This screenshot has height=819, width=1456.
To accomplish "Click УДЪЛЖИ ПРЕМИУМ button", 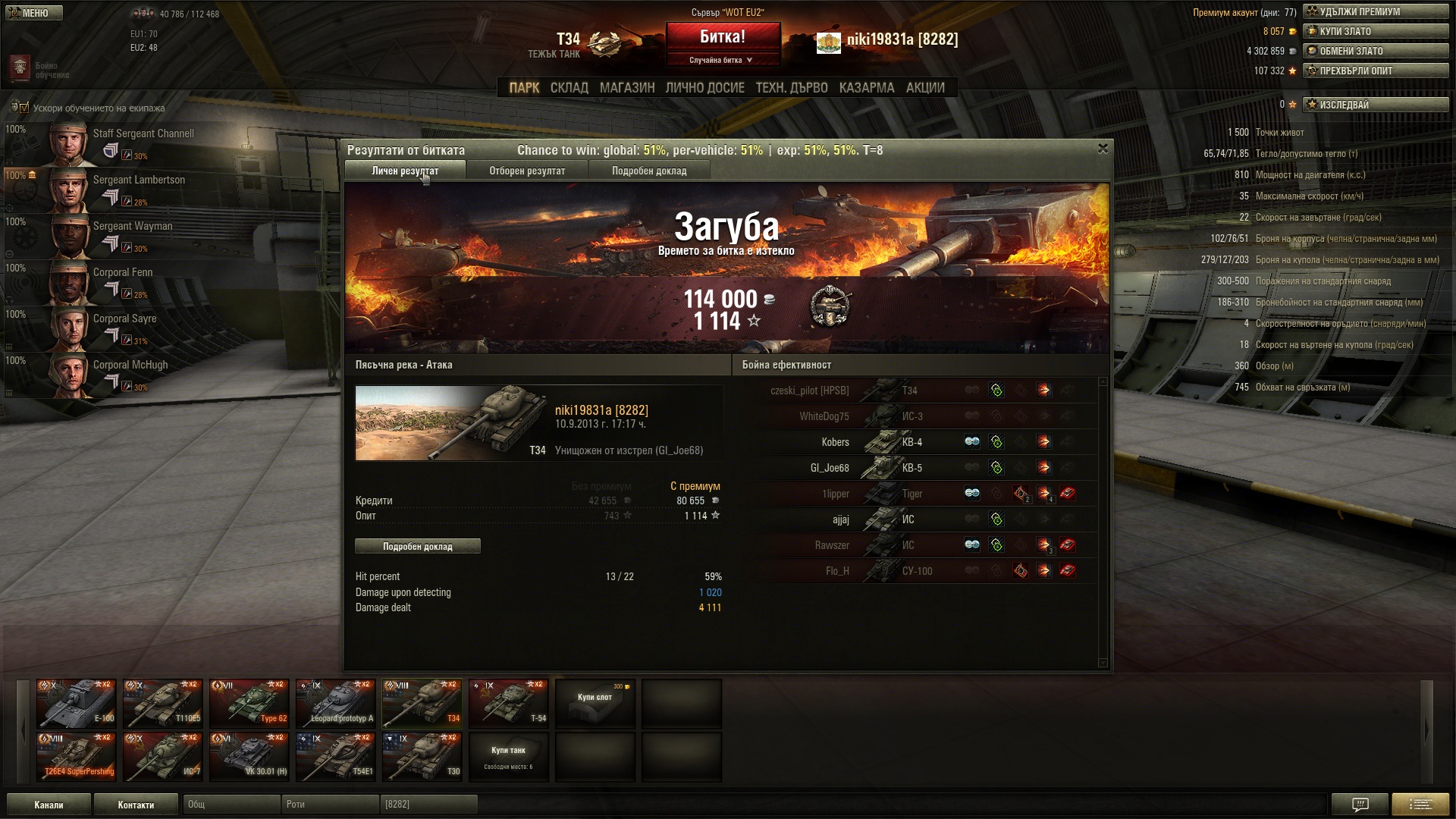I will coord(1375,11).
